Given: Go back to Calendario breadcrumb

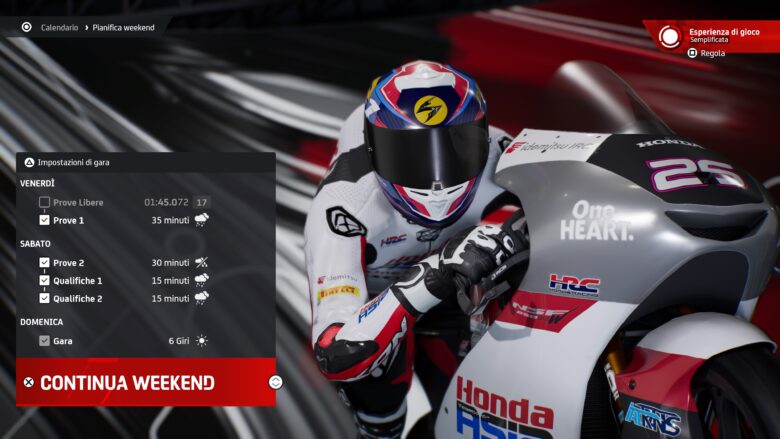Looking at the screenshot, I should 59,27.
